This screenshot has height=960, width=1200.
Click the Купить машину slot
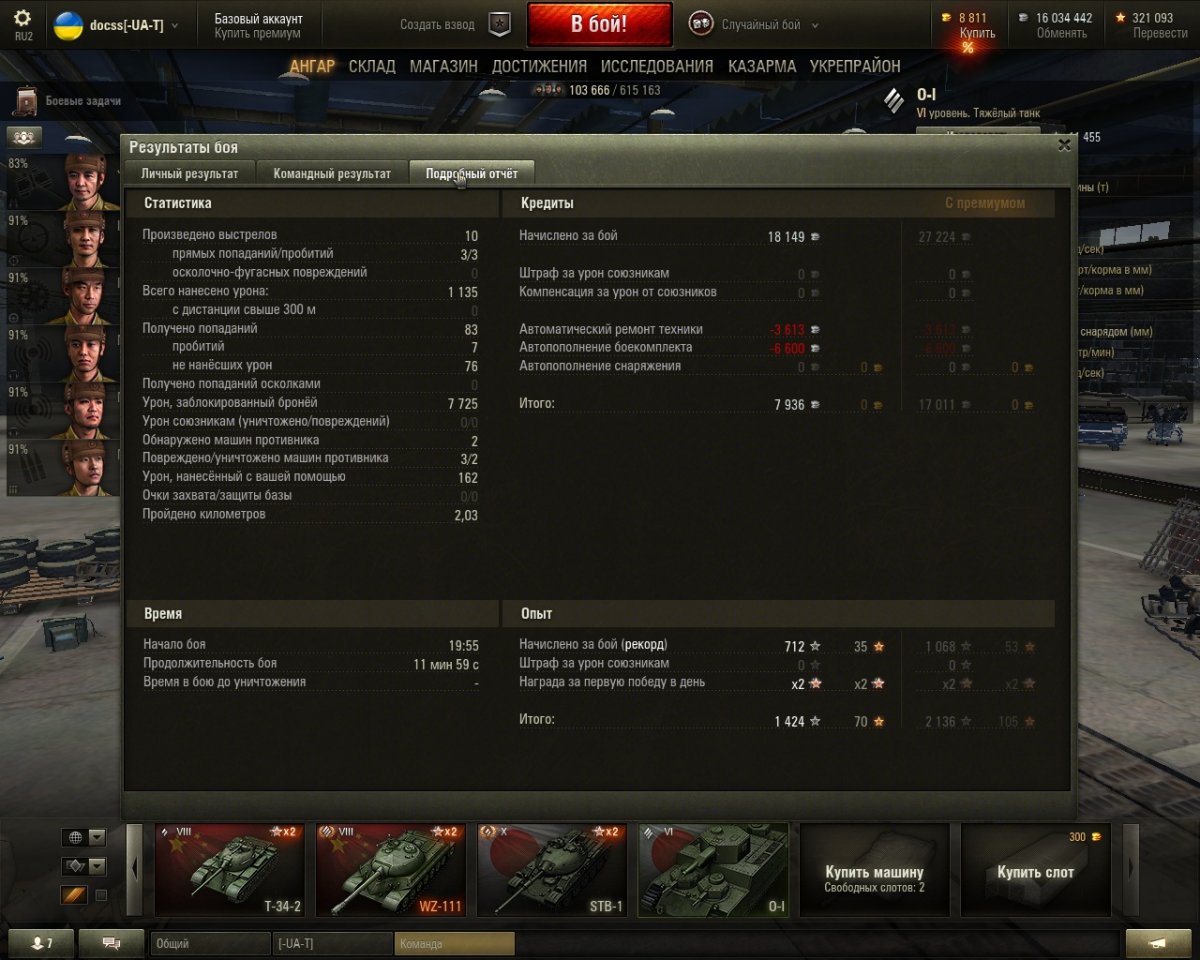coord(874,870)
